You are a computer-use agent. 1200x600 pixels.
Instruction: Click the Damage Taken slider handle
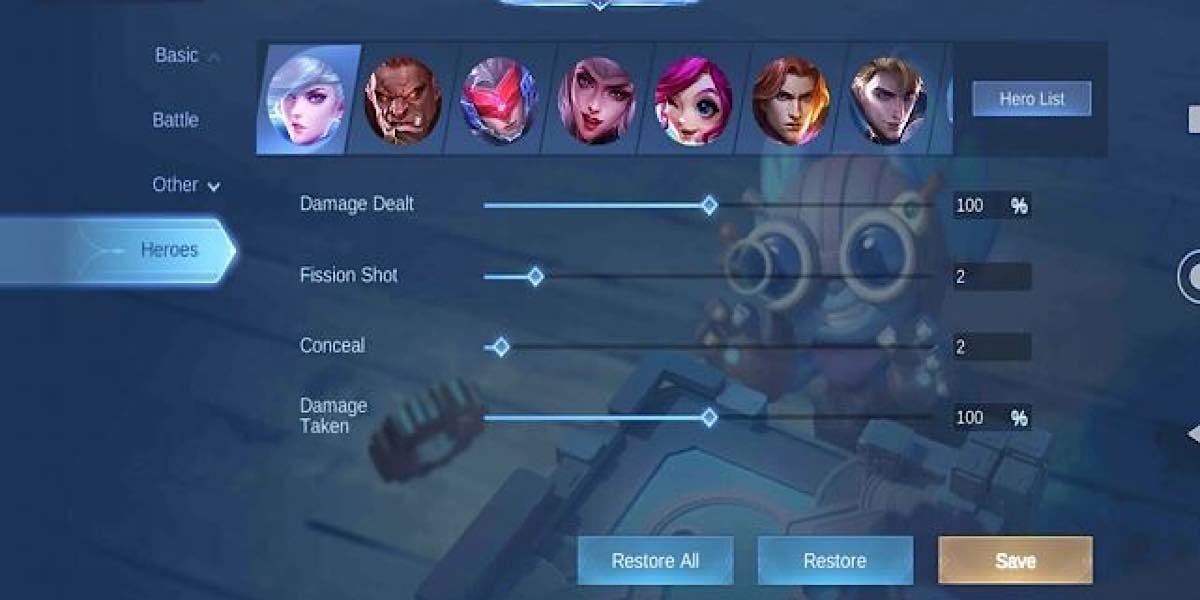point(709,417)
